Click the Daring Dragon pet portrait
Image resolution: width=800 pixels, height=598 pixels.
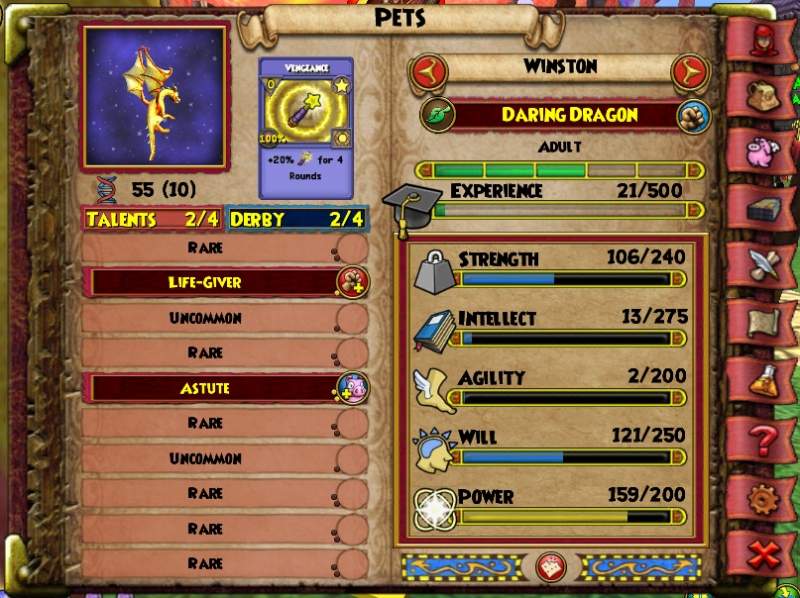155,96
